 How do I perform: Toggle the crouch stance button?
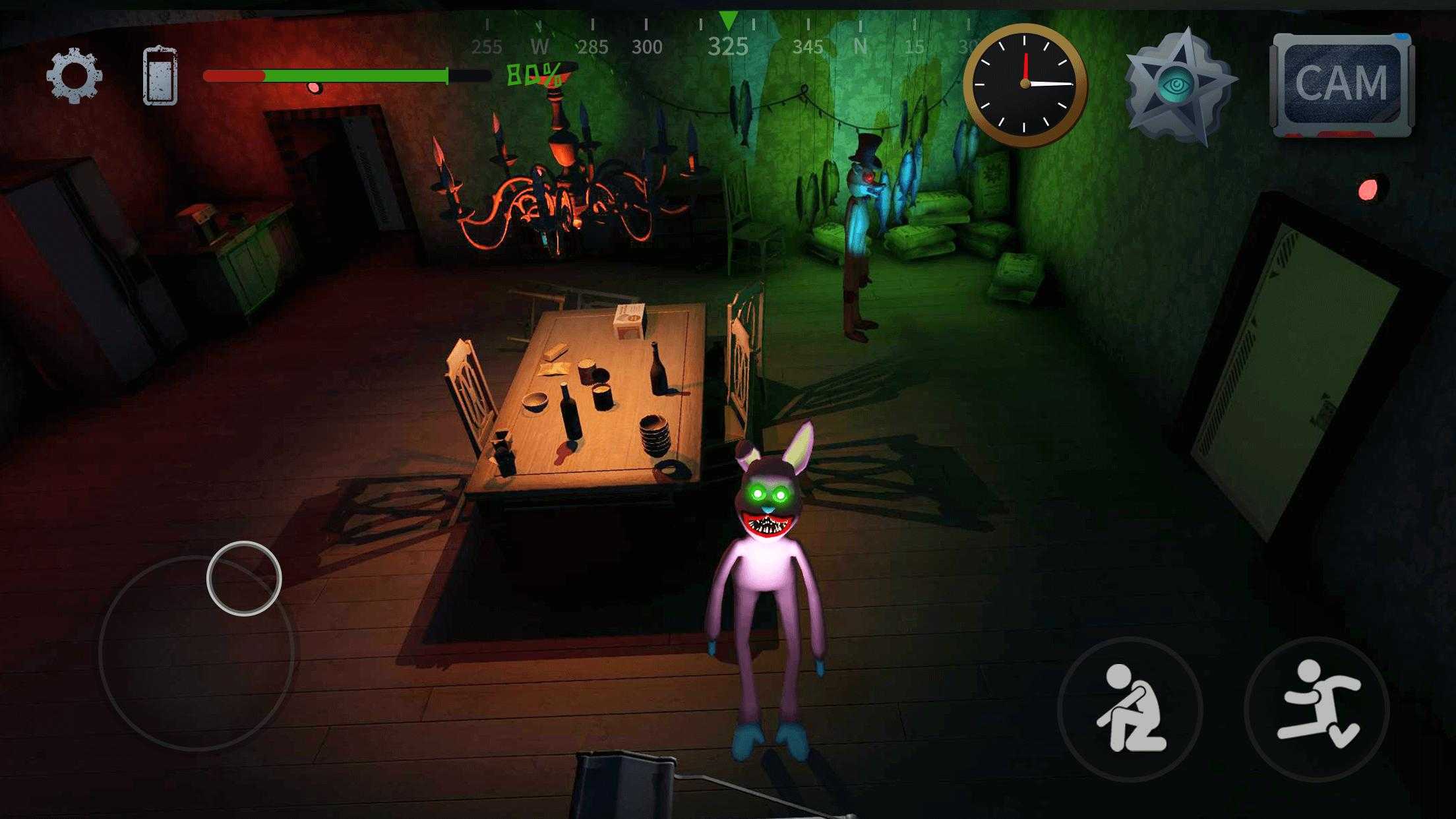1130,710
